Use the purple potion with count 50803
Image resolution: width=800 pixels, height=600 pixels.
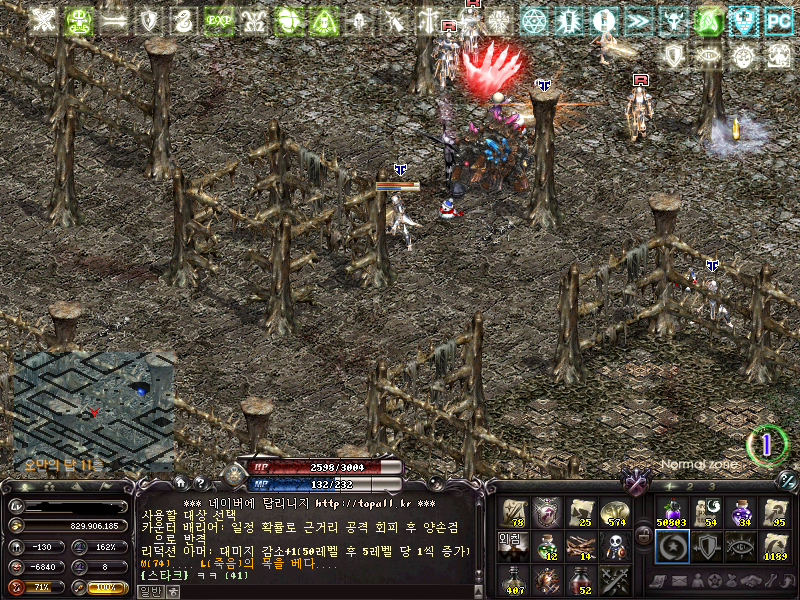pyautogui.click(x=671, y=513)
